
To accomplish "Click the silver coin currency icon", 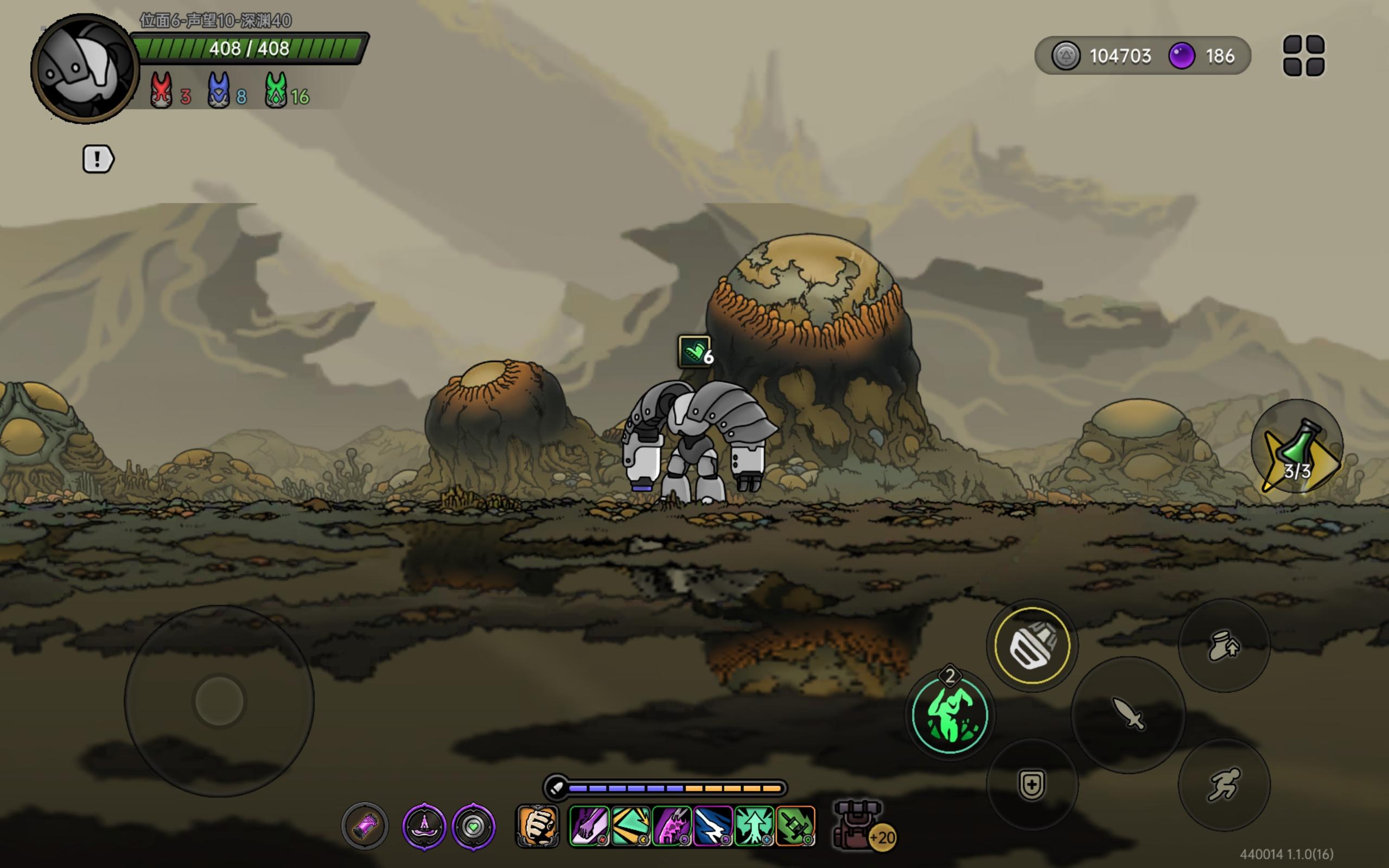I will click(x=1065, y=56).
